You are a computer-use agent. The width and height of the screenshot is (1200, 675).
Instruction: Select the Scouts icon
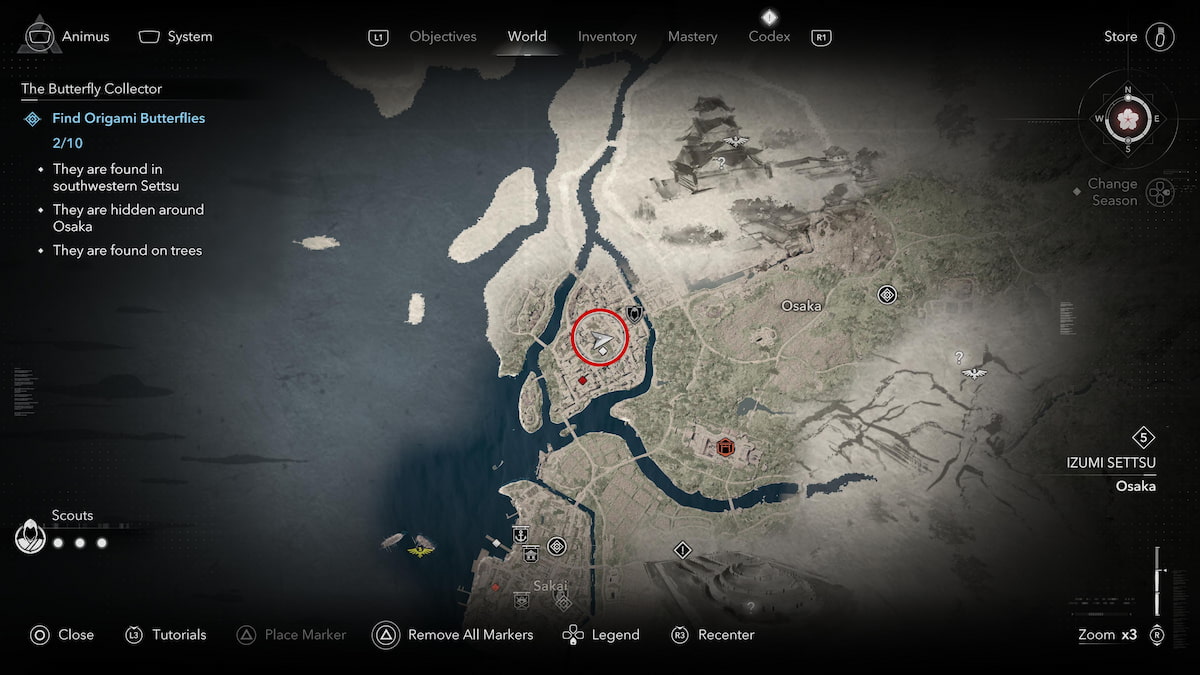(x=31, y=538)
